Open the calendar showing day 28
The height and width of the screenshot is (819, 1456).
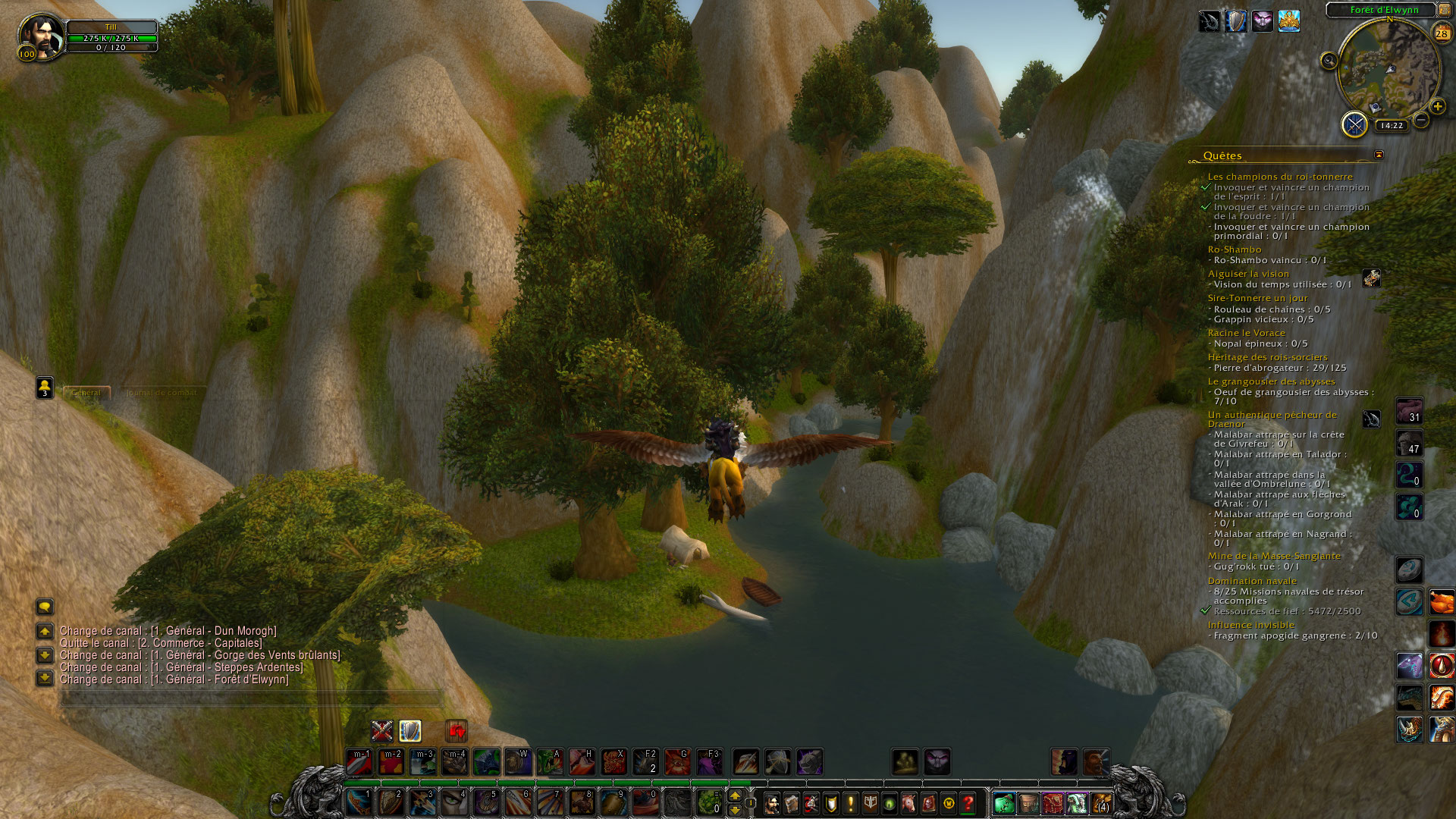pyautogui.click(x=1442, y=33)
